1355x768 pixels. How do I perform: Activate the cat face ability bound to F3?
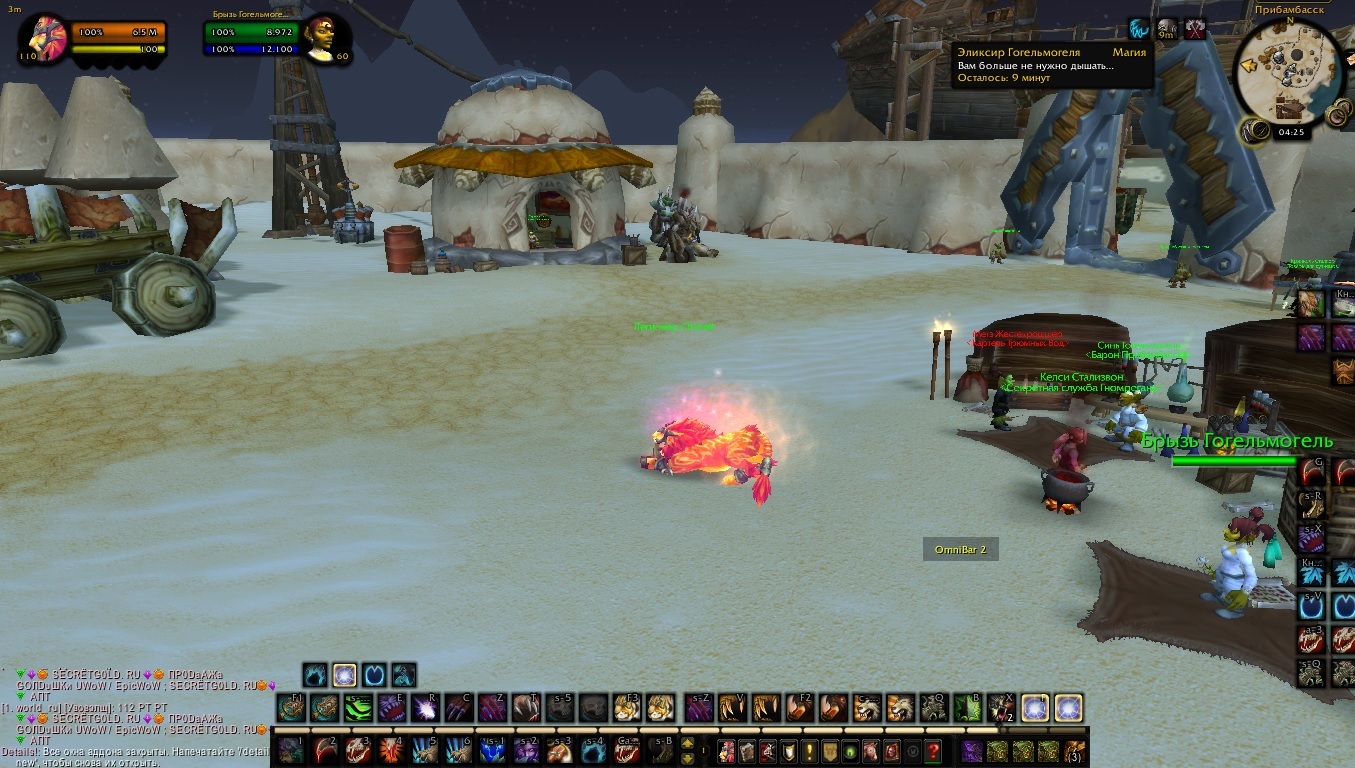coord(626,708)
